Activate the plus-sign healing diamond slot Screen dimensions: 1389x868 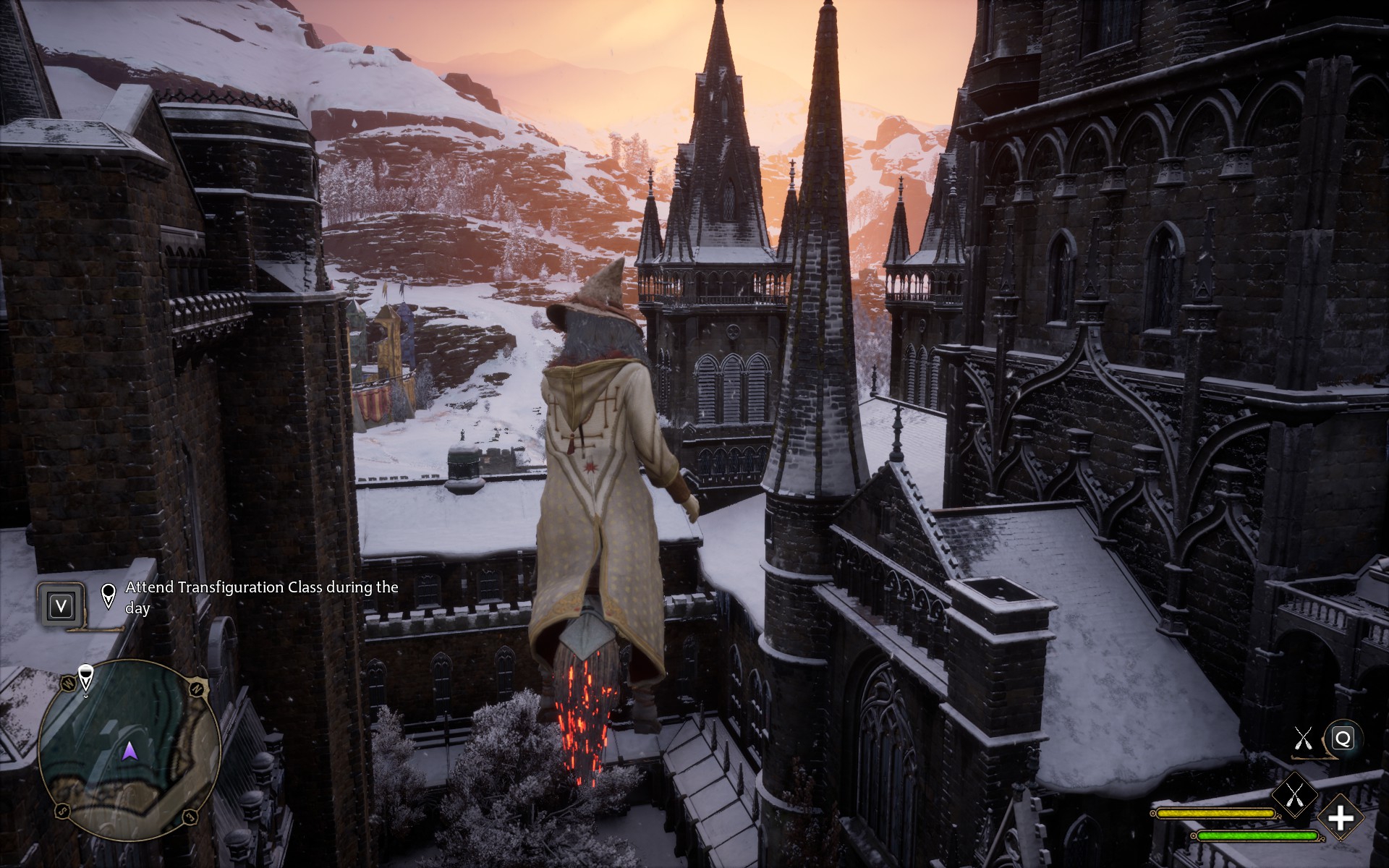1341,819
